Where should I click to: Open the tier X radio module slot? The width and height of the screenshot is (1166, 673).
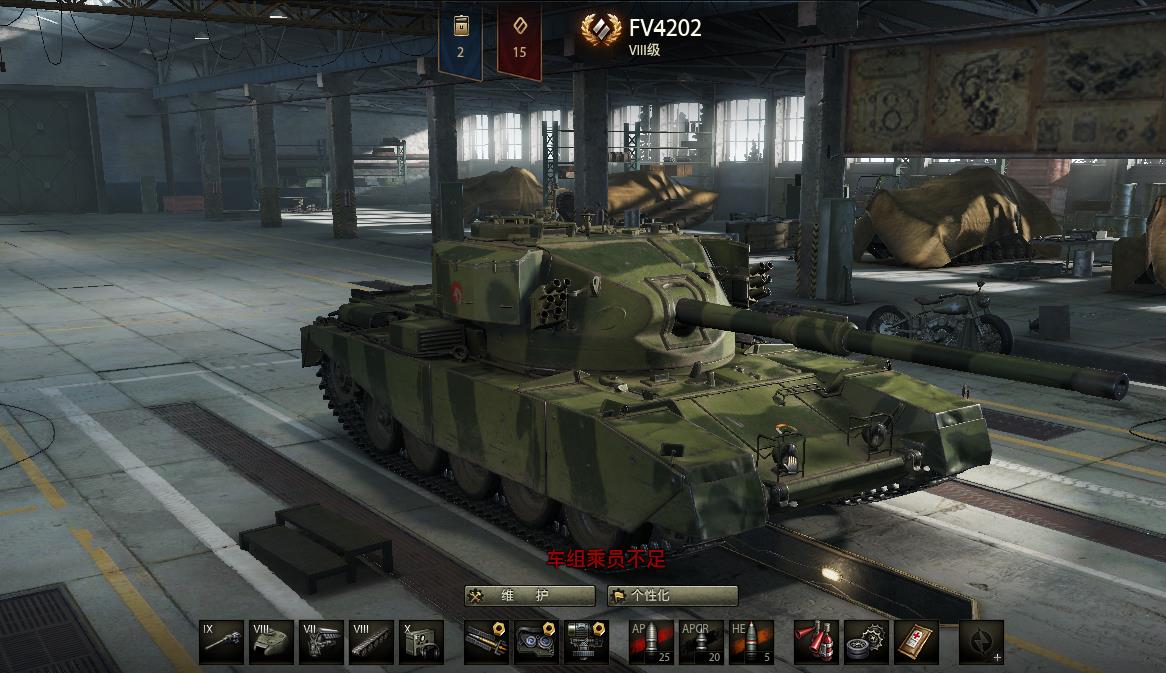421,642
